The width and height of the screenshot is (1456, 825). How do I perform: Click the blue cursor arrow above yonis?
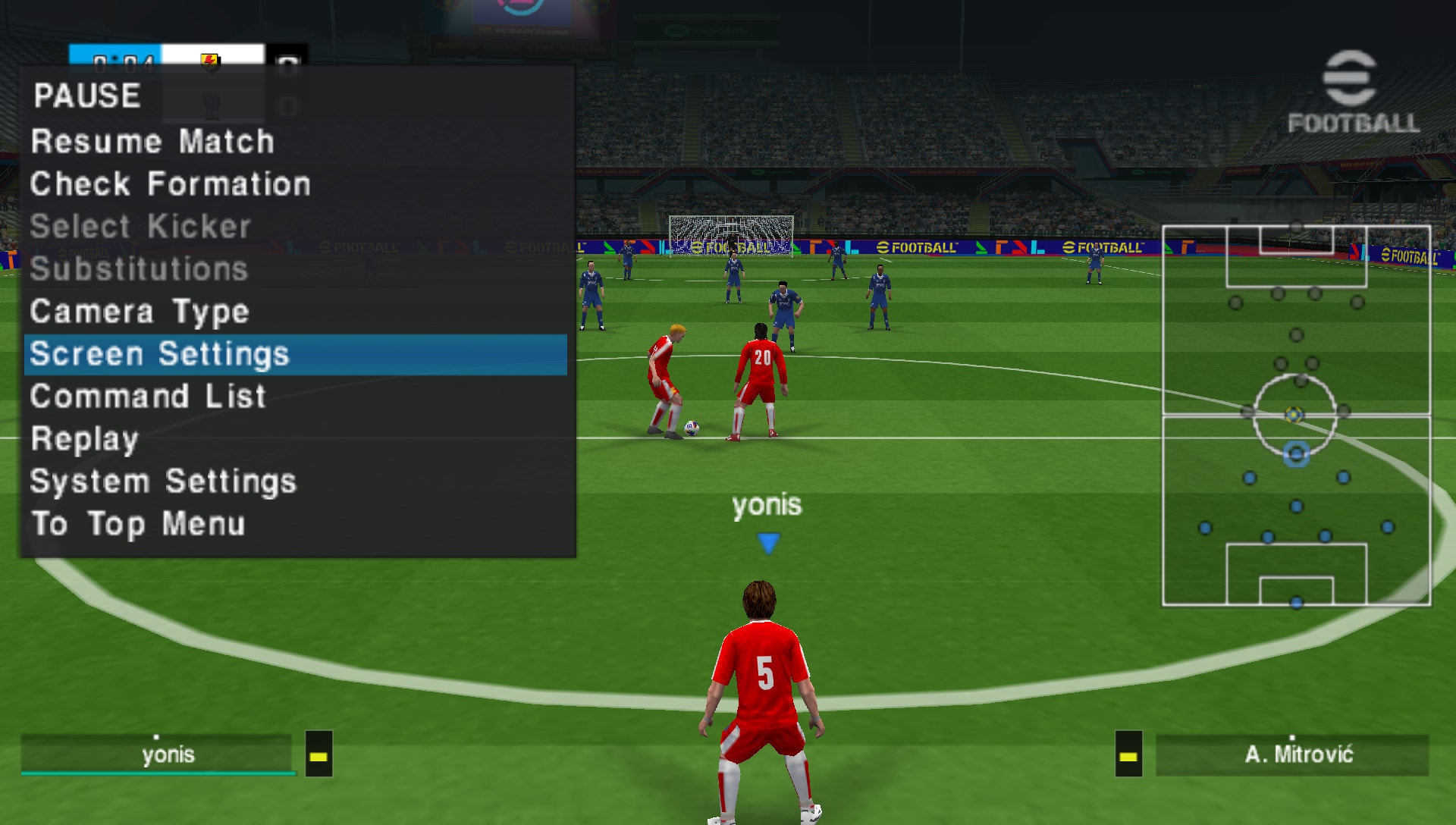[x=767, y=543]
